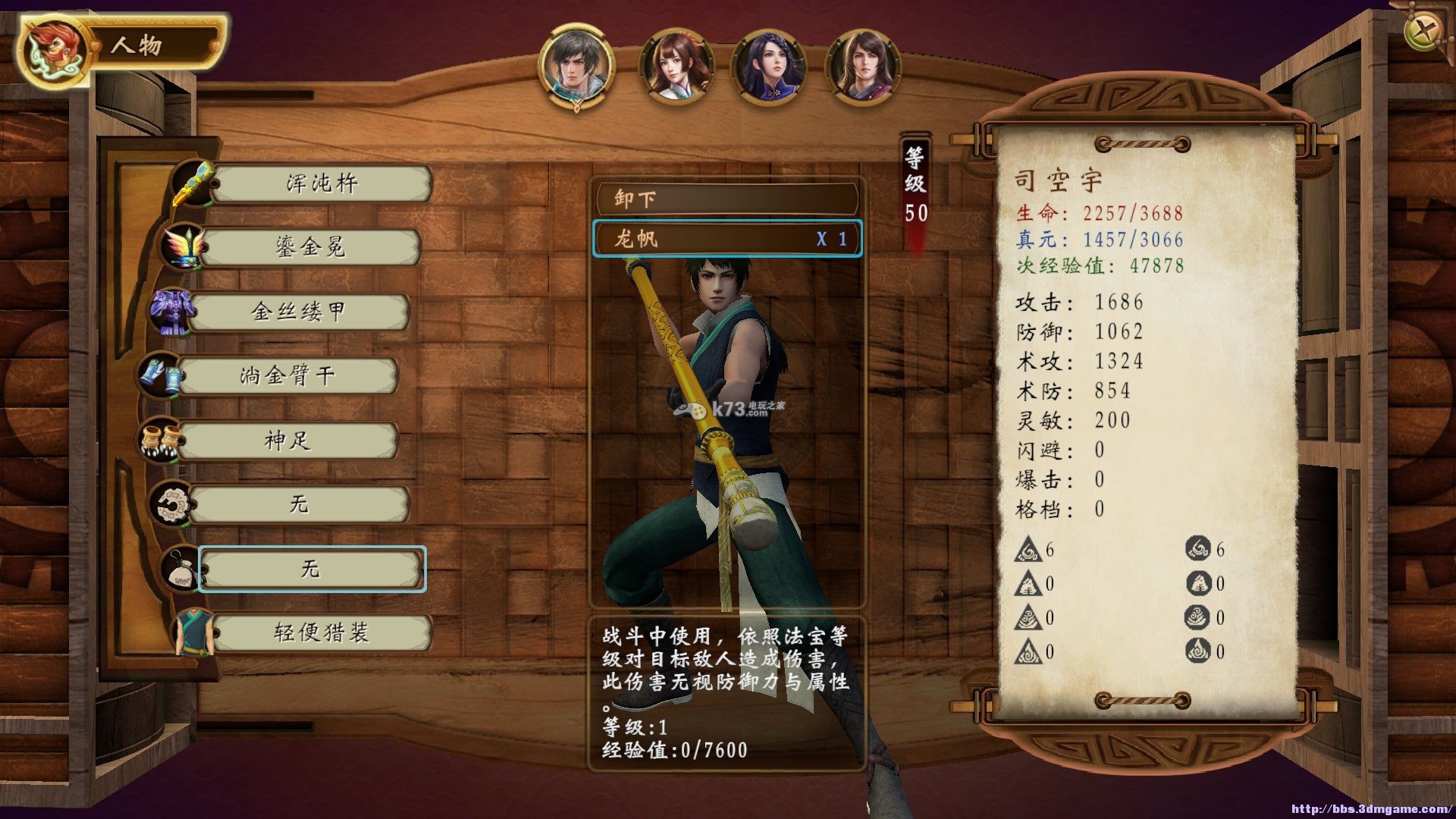This screenshot has height=819, width=1456.
Task: Select the long-haired fourth character portrait
Action: click(x=862, y=67)
